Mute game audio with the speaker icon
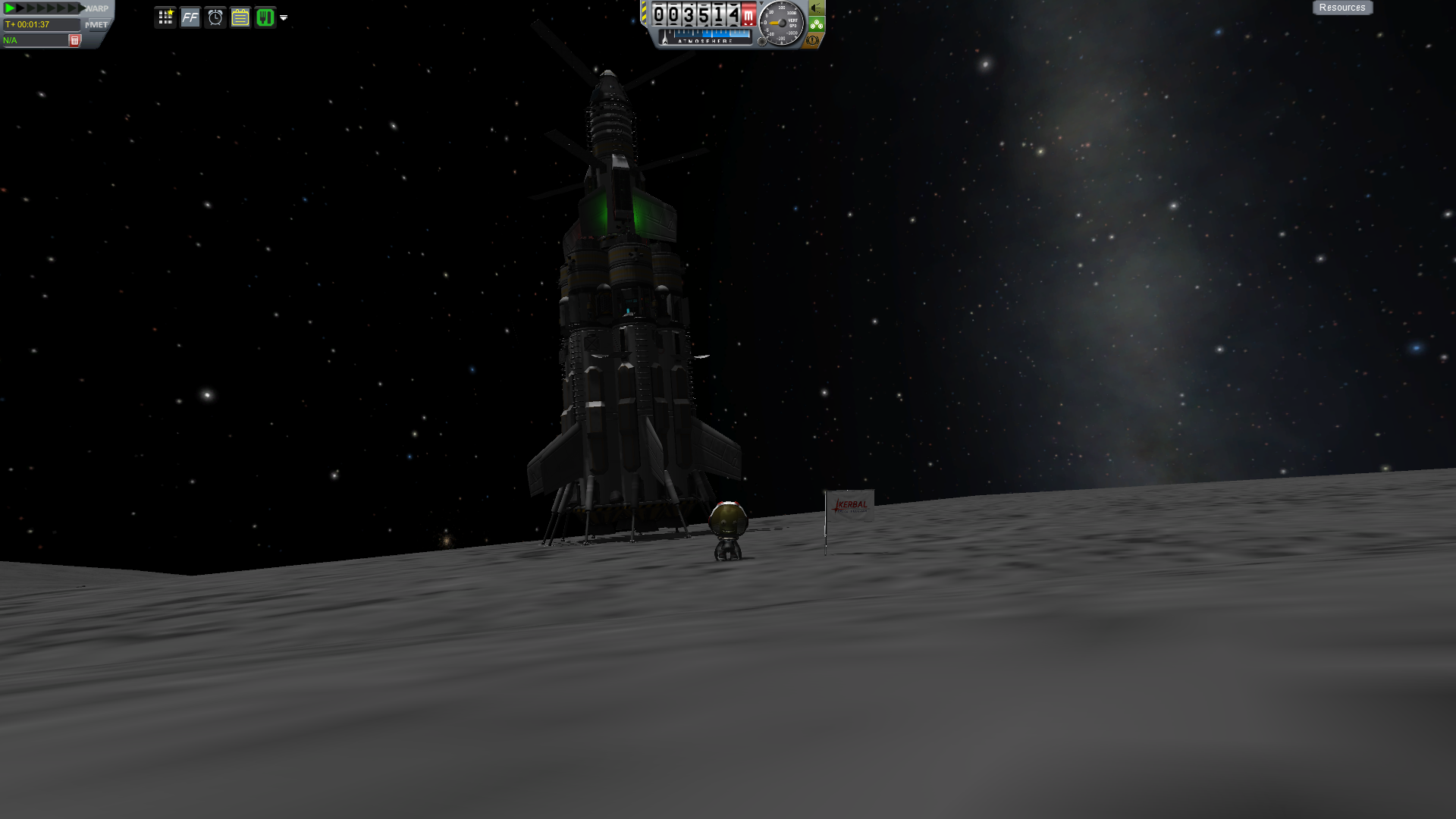 click(815, 9)
